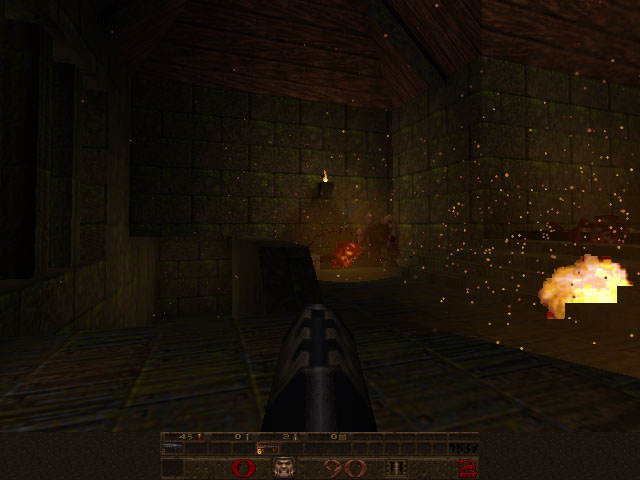Click the Ranger face portrait

(286, 467)
